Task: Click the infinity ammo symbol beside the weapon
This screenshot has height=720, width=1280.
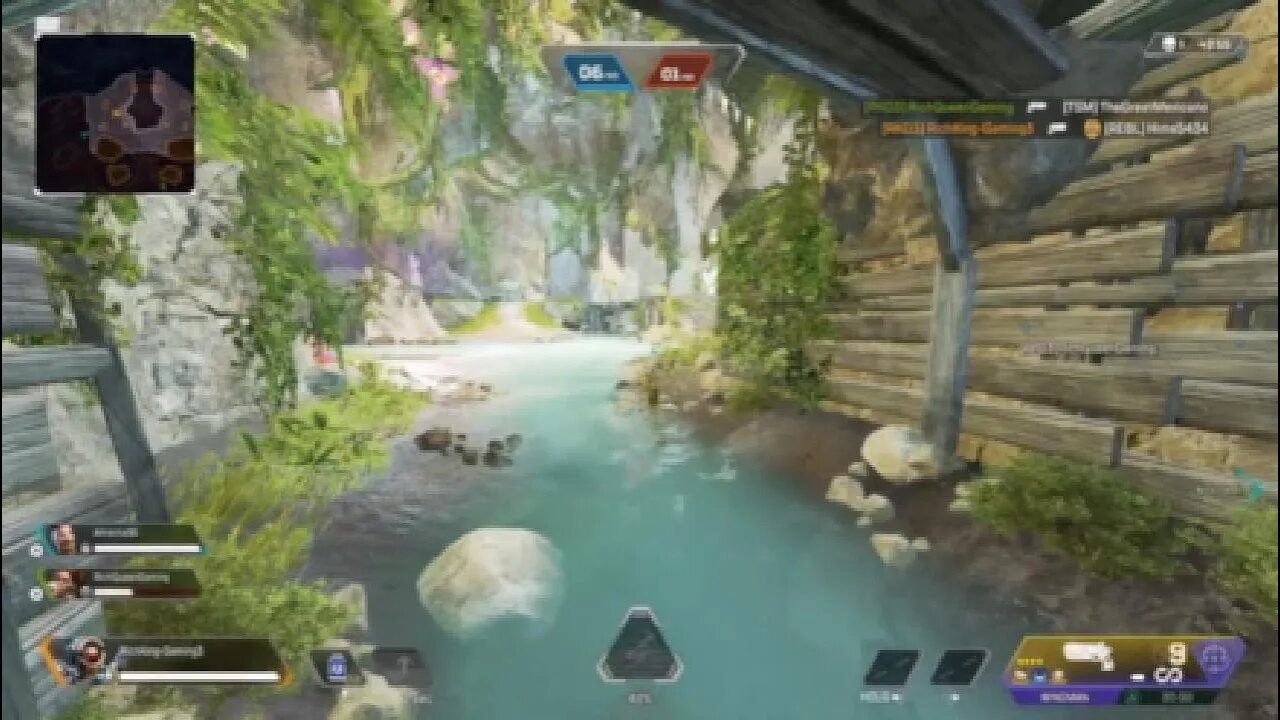Action: (1169, 675)
